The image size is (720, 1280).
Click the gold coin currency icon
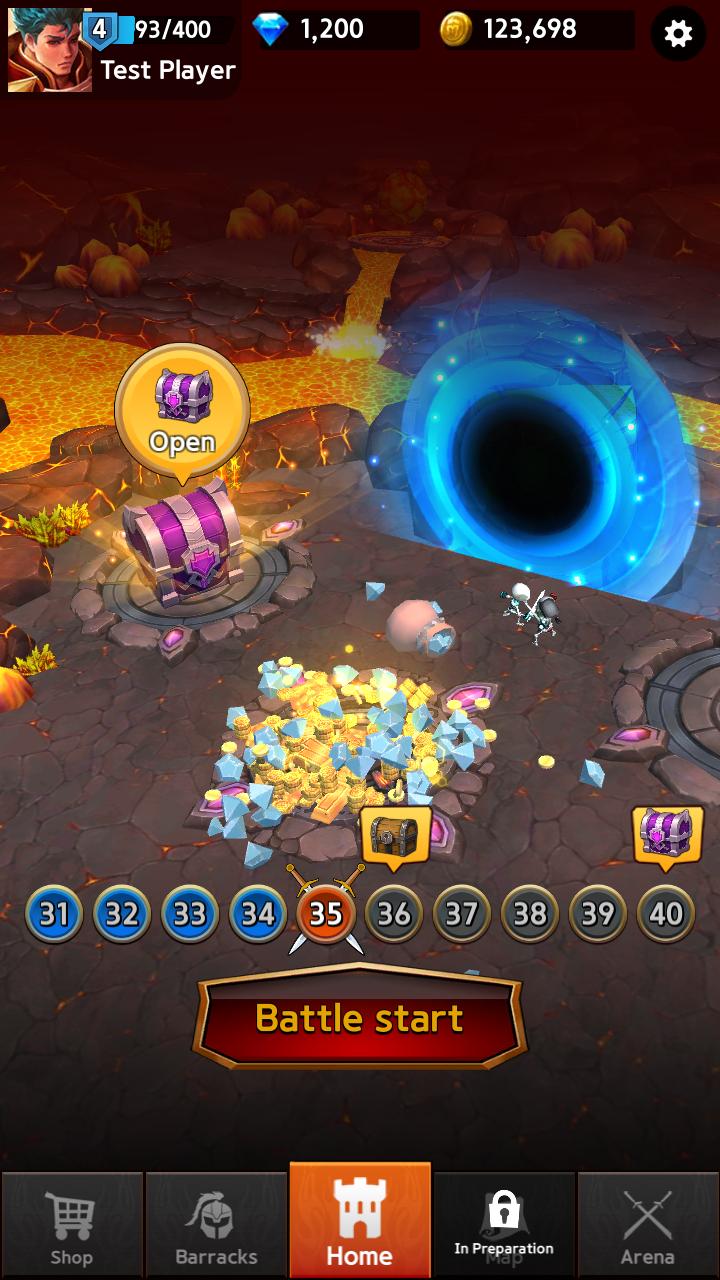point(456,30)
